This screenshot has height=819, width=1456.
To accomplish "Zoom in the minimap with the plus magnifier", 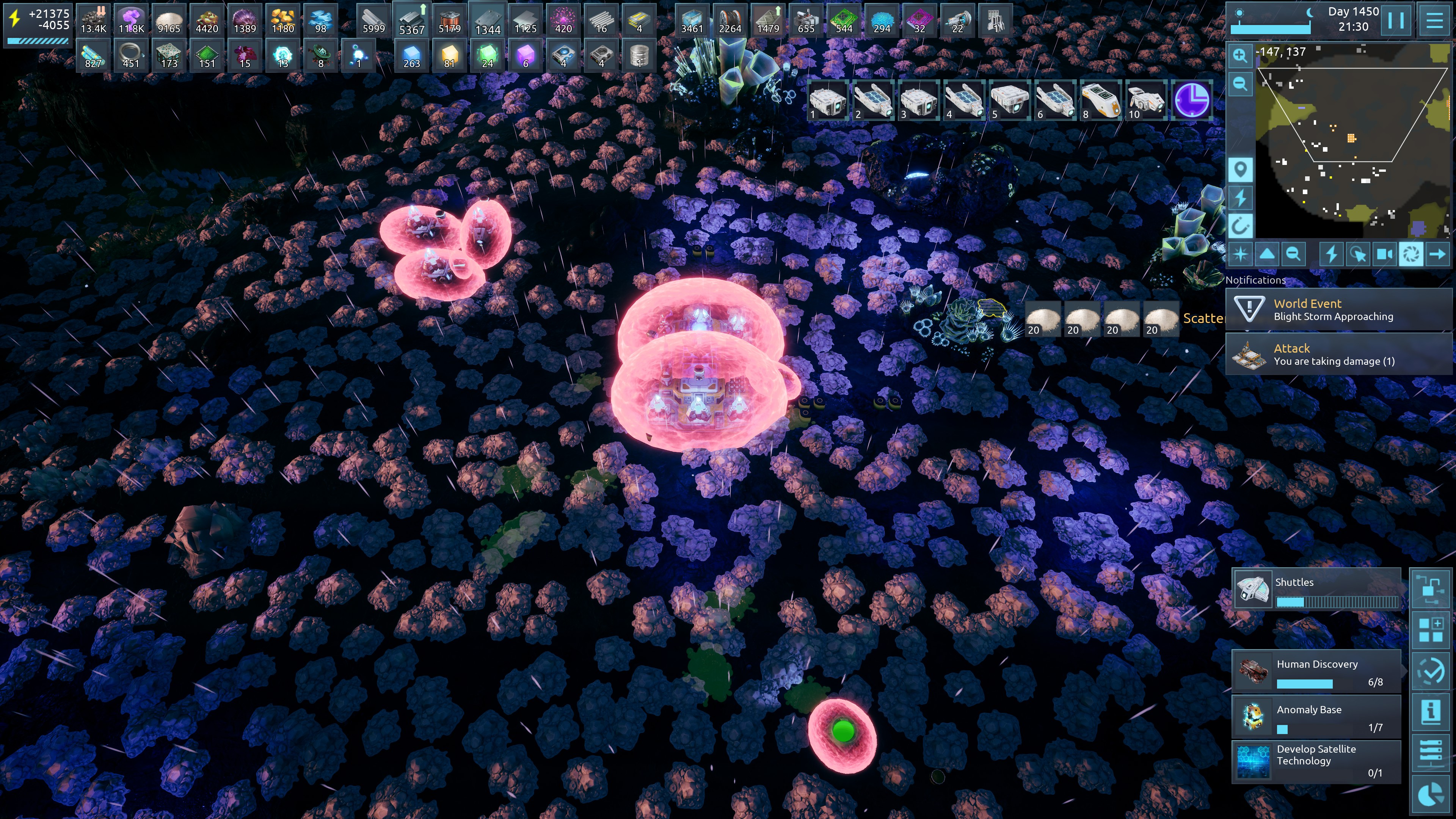I will click(x=1240, y=55).
